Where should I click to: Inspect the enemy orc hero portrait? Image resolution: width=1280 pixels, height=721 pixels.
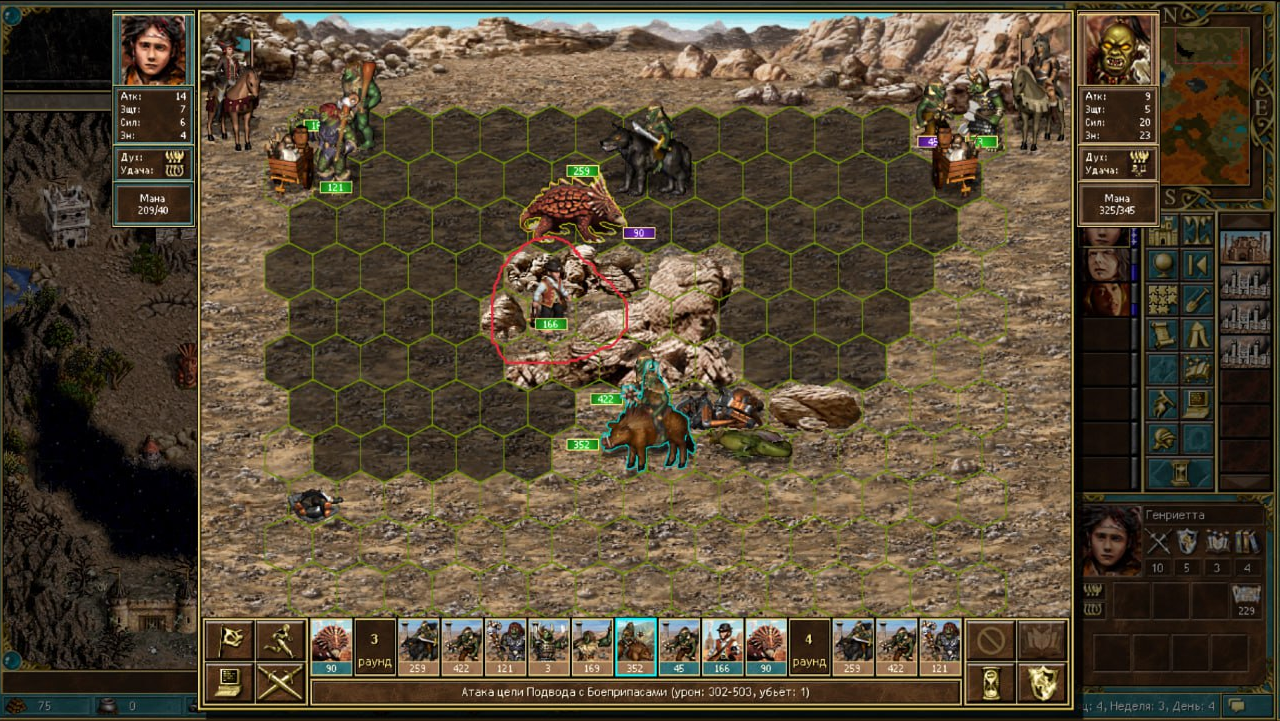pos(1118,50)
